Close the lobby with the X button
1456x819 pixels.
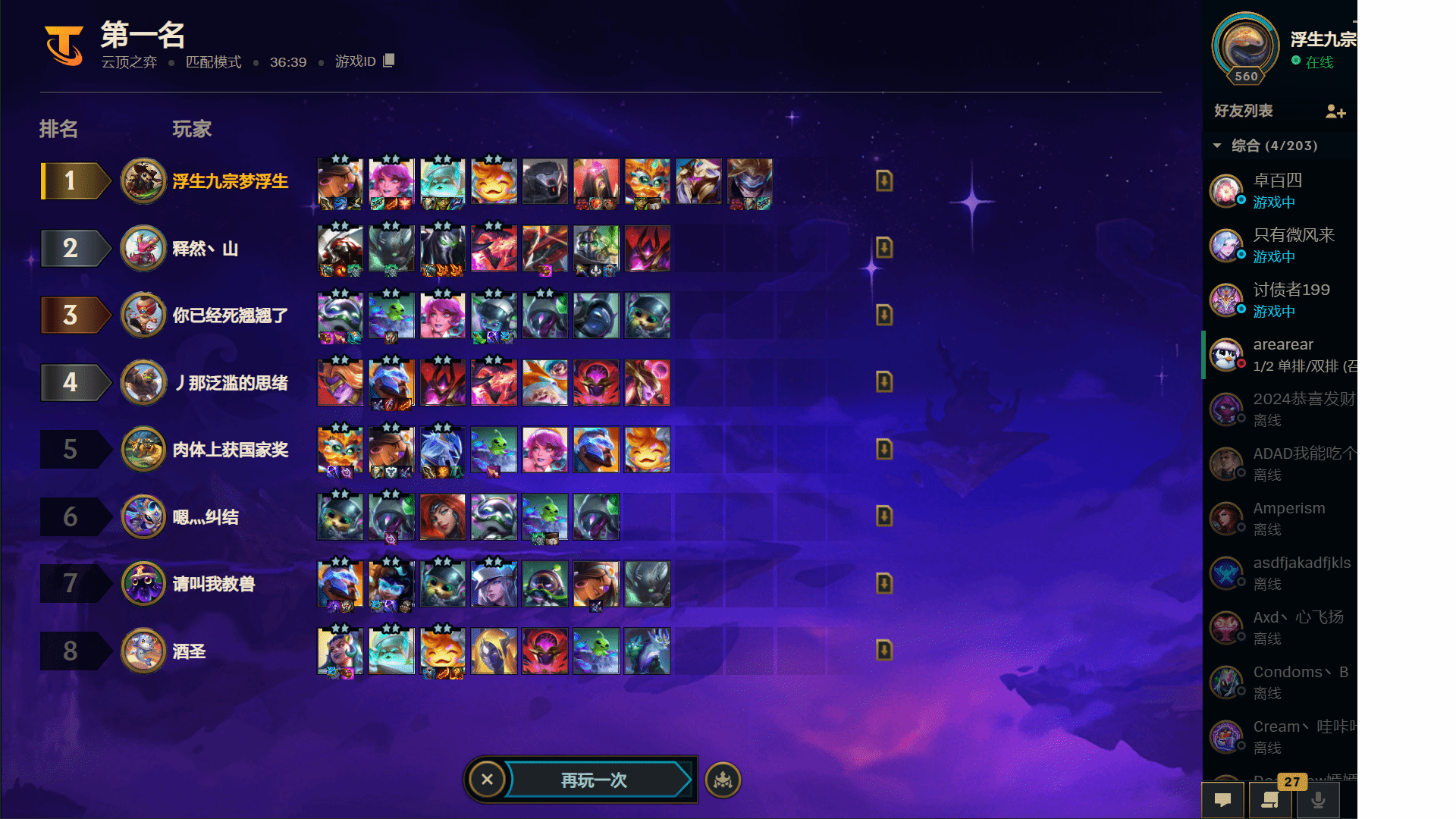pos(487,780)
